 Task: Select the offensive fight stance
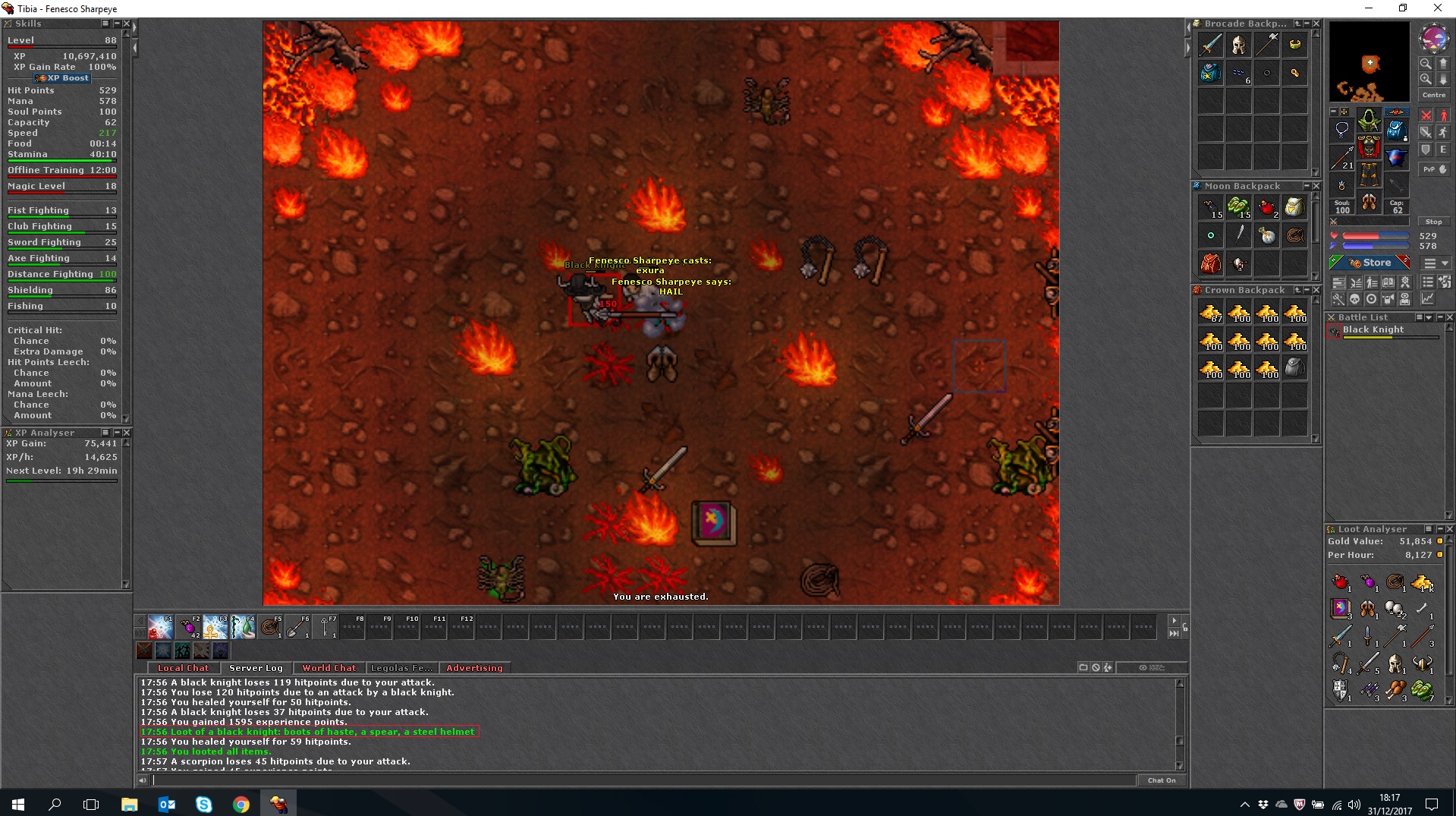[1426, 115]
